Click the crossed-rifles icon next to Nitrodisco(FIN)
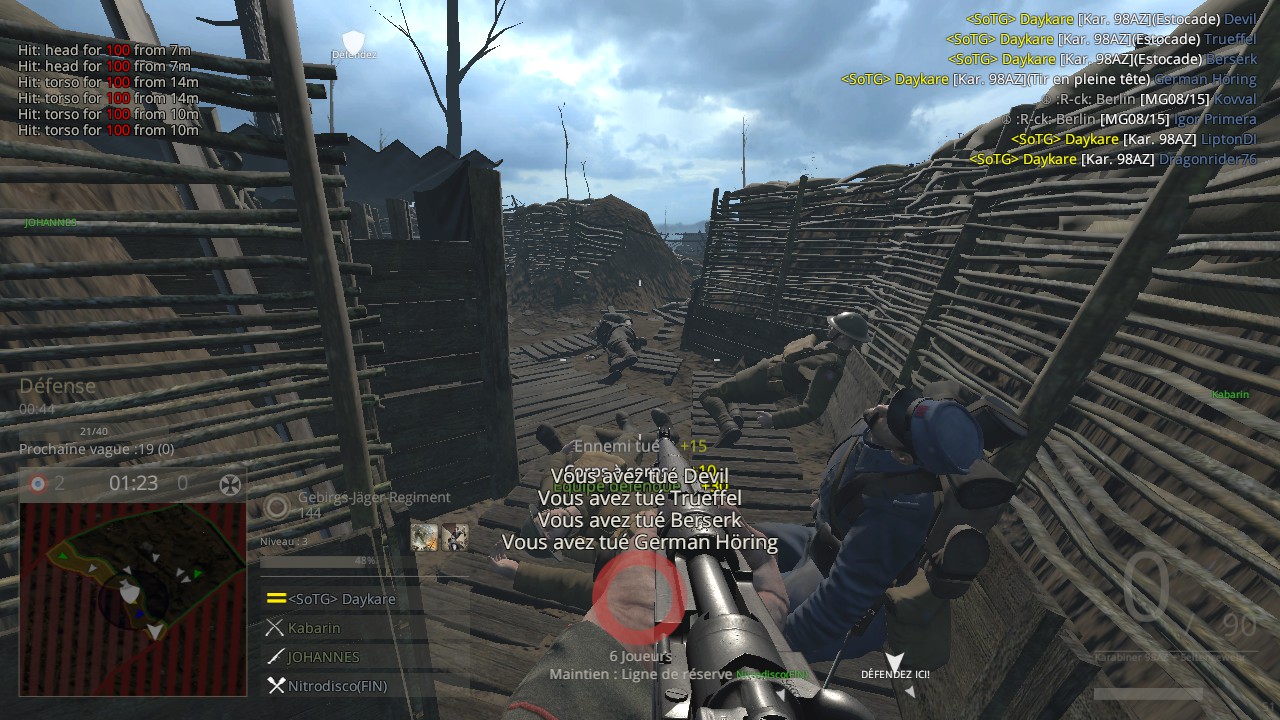This screenshot has height=720, width=1280. coord(276,686)
